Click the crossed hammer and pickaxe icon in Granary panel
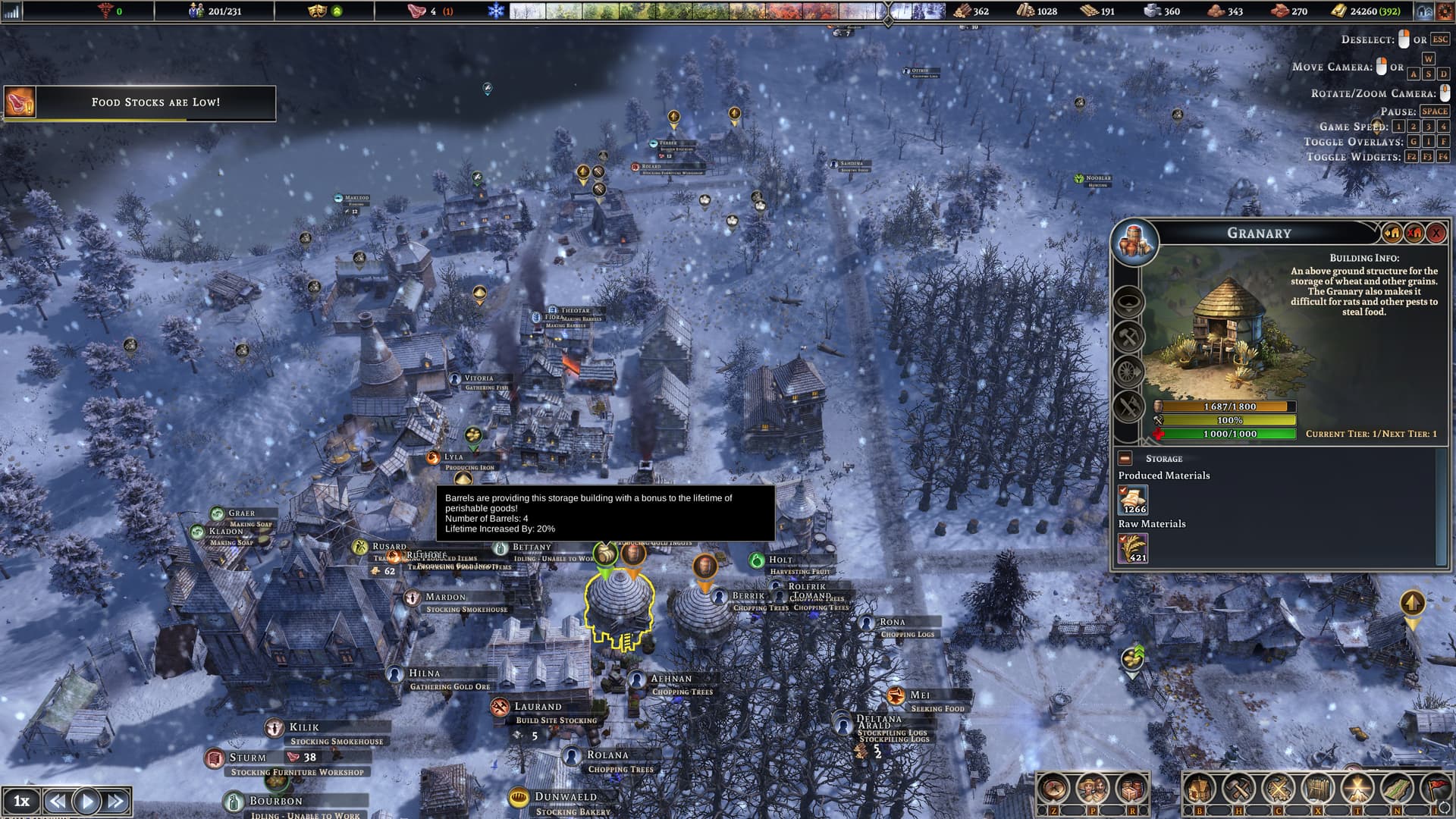Image resolution: width=1456 pixels, height=819 pixels. click(x=1128, y=336)
